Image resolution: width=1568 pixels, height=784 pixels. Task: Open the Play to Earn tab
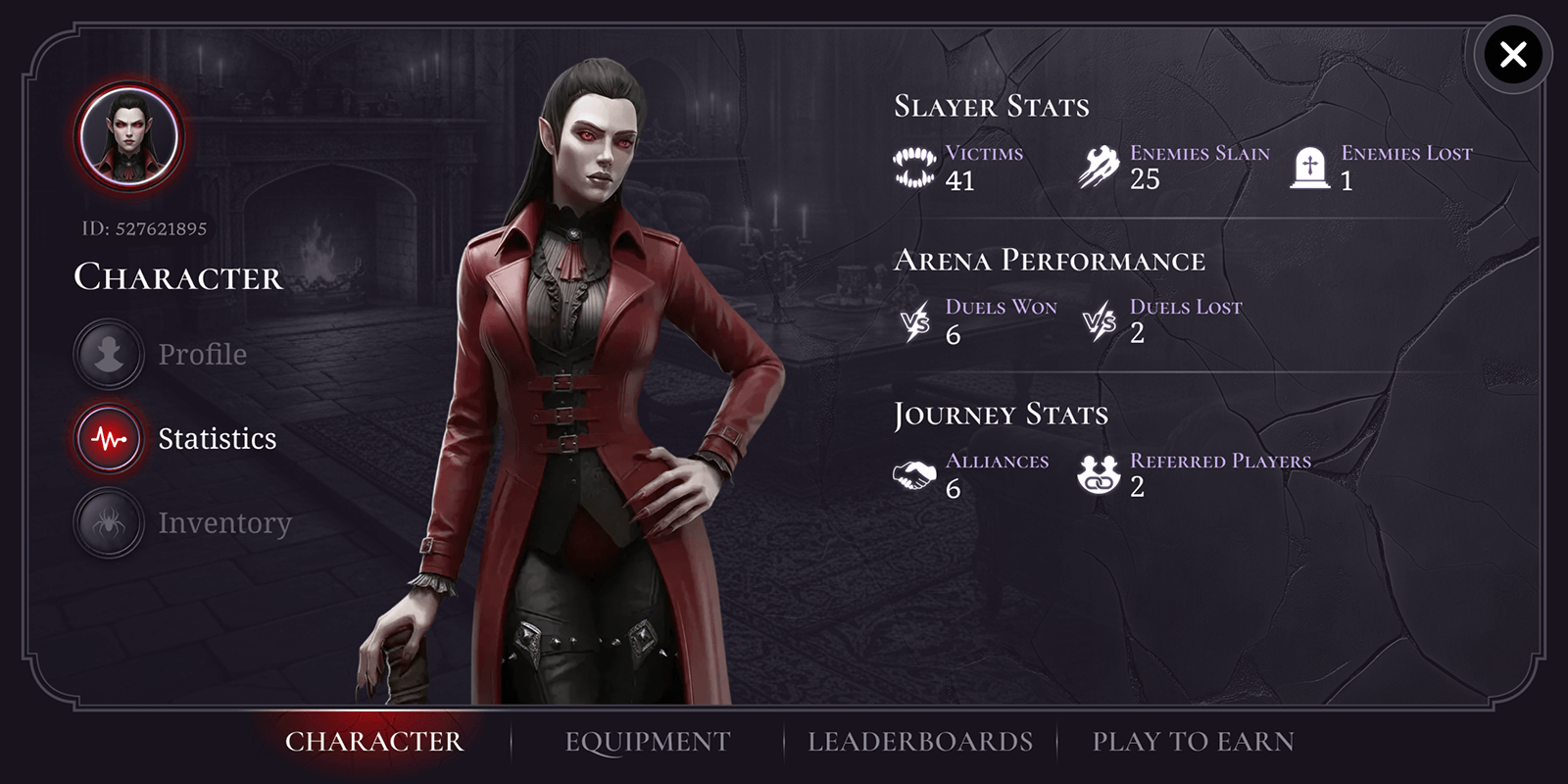point(1196,742)
